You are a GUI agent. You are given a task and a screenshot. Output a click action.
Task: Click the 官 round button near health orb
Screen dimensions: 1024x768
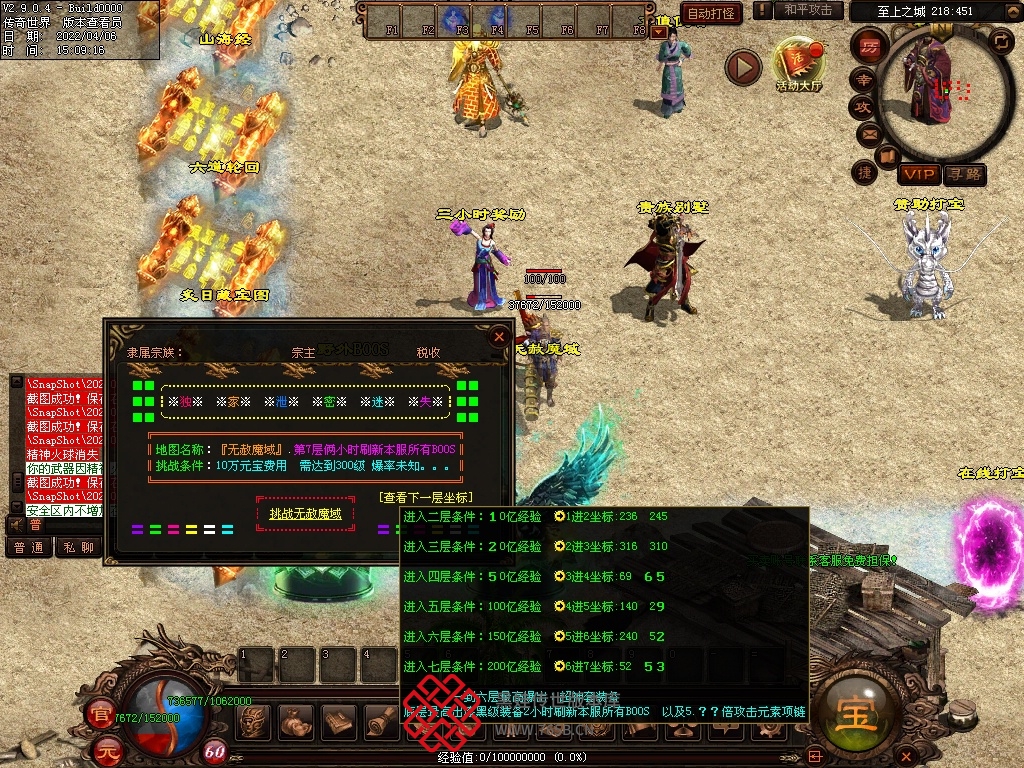coord(101,713)
